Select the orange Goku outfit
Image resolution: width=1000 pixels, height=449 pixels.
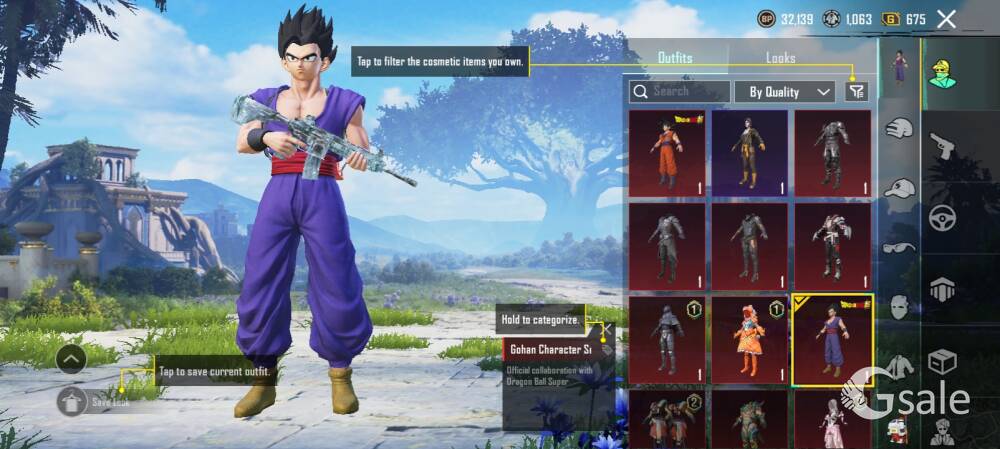[x=666, y=153]
